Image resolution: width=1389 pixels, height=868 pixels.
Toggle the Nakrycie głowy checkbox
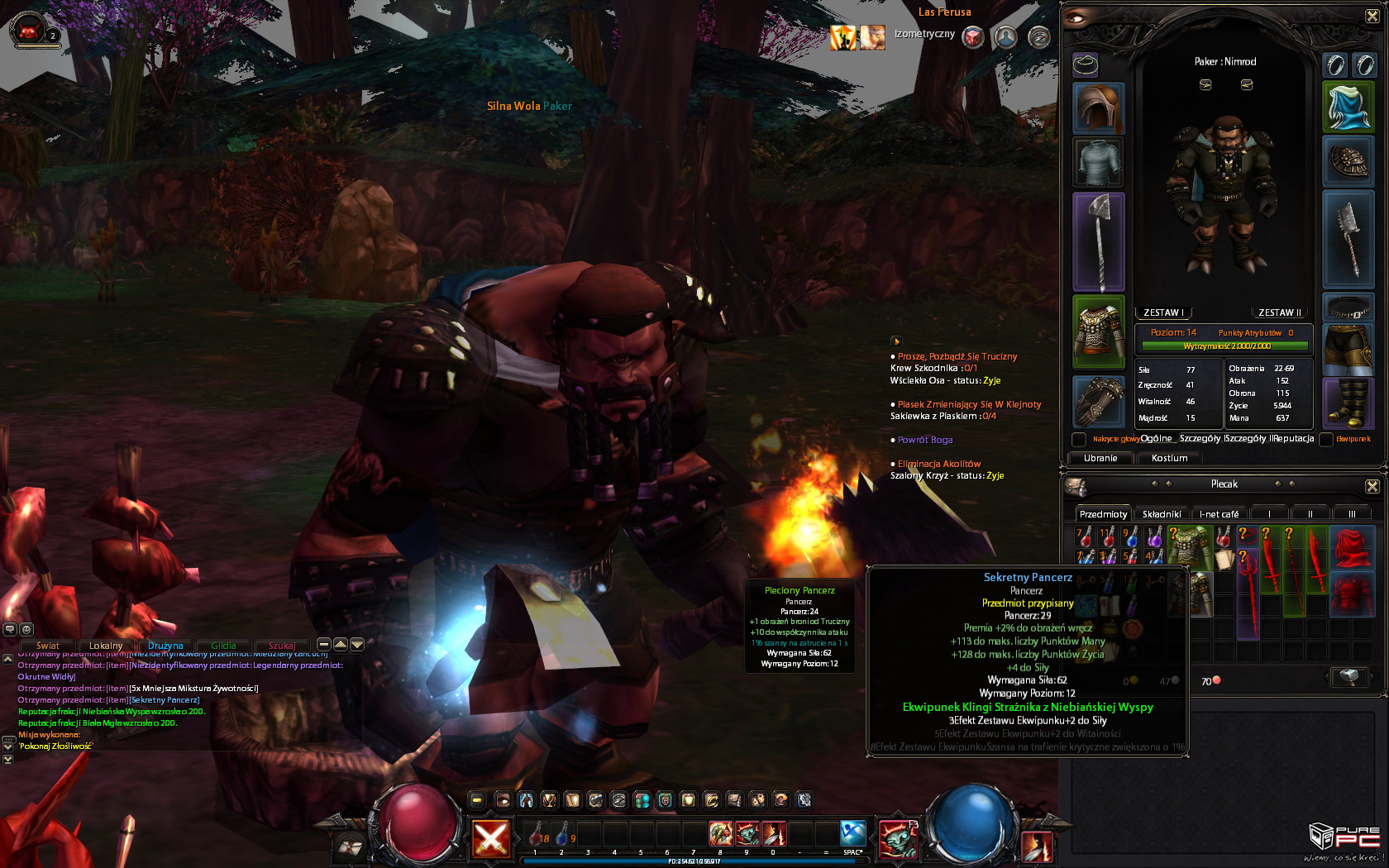point(1079,439)
